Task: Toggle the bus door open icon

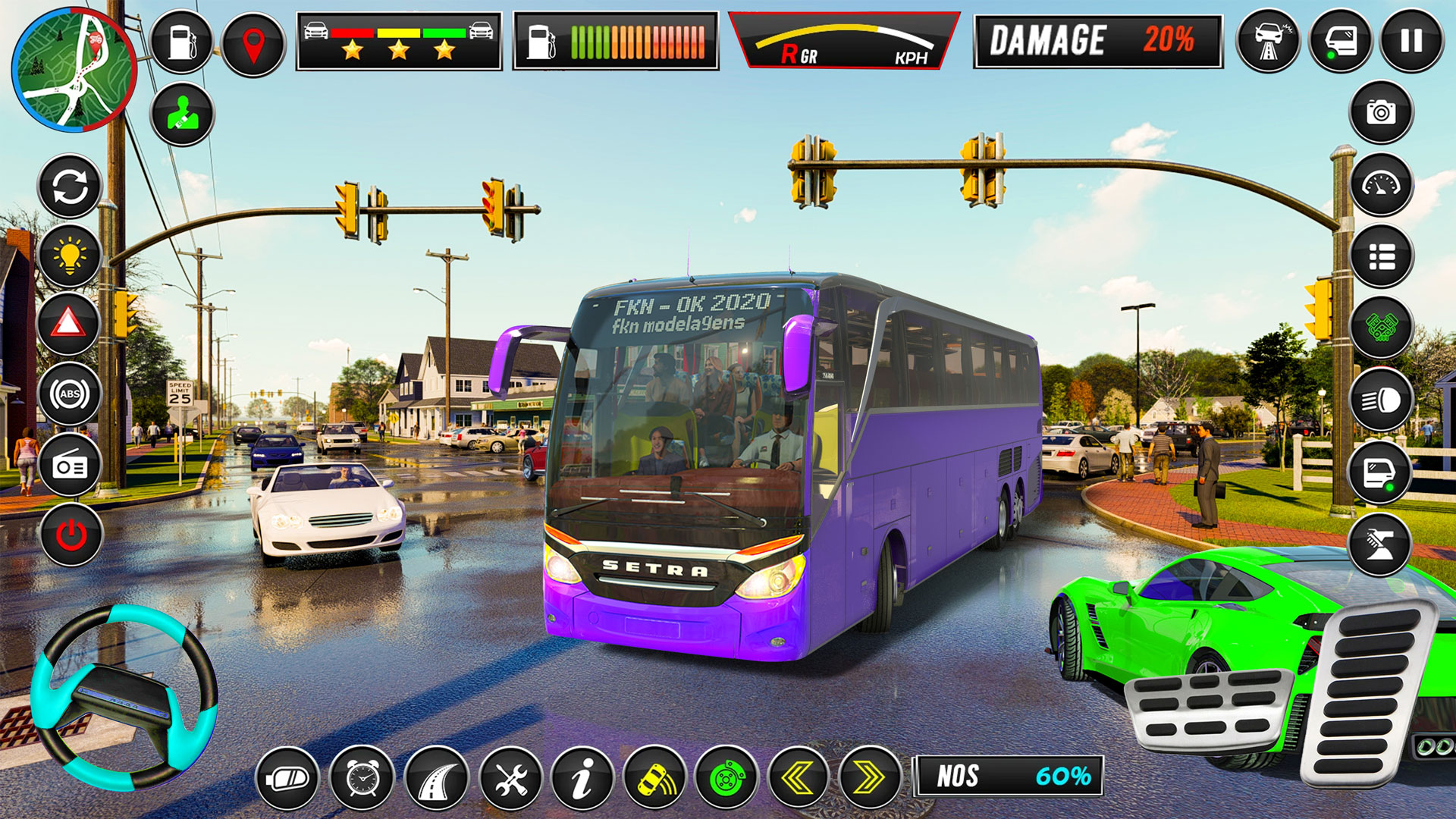Action: click(x=1380, y=470)
